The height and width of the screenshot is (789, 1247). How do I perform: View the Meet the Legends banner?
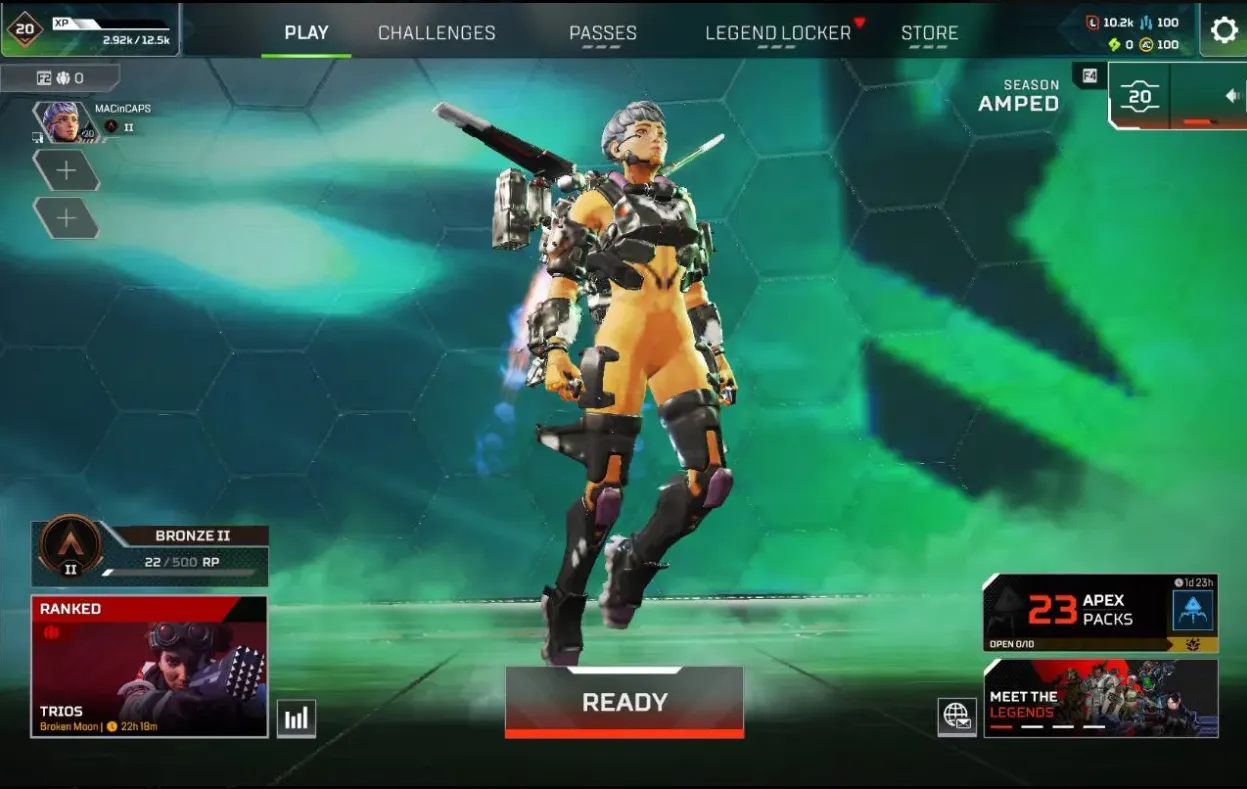(1100, 698)
